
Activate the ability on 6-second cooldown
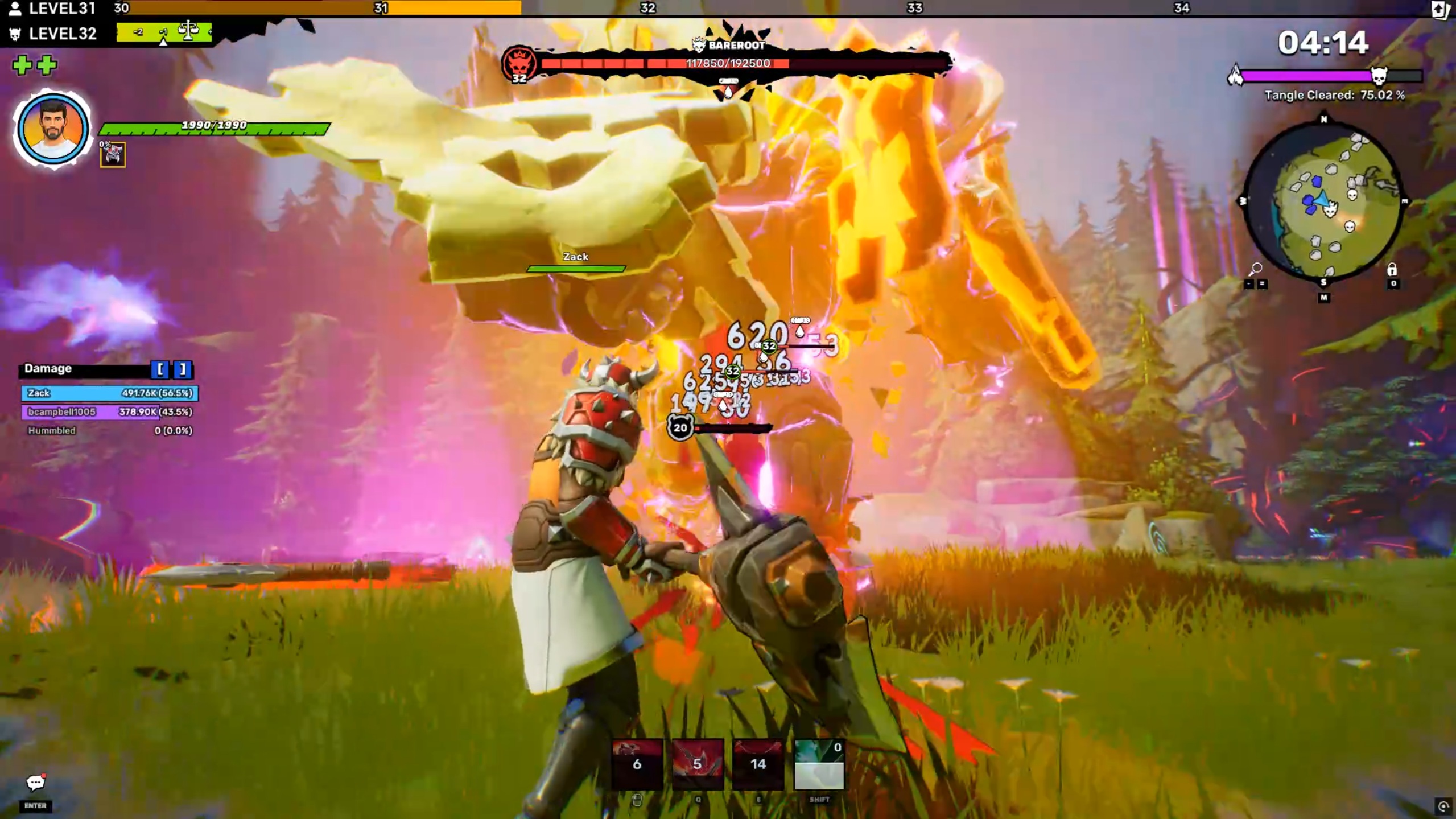637,764
